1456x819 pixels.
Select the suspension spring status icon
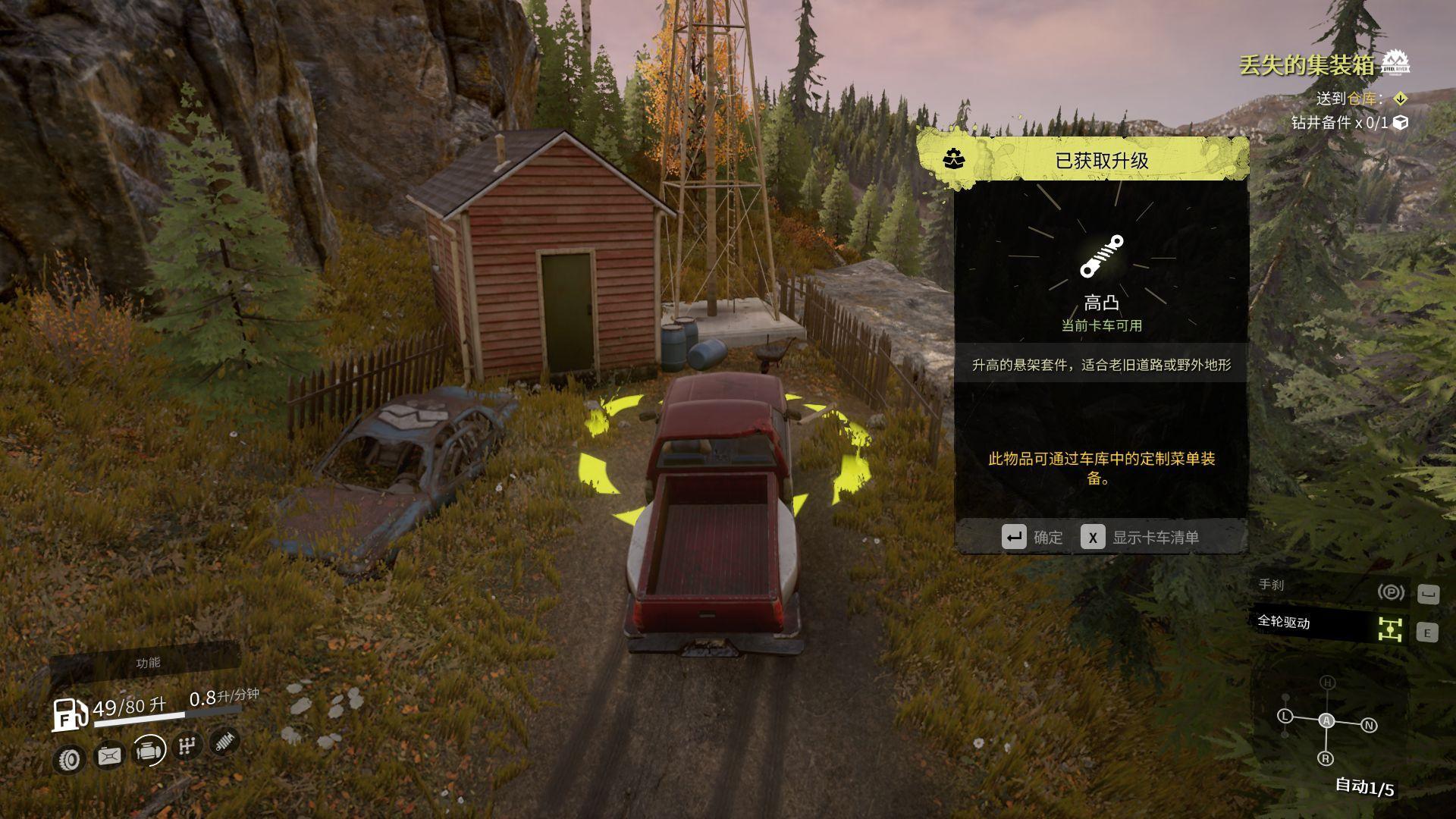223,741
